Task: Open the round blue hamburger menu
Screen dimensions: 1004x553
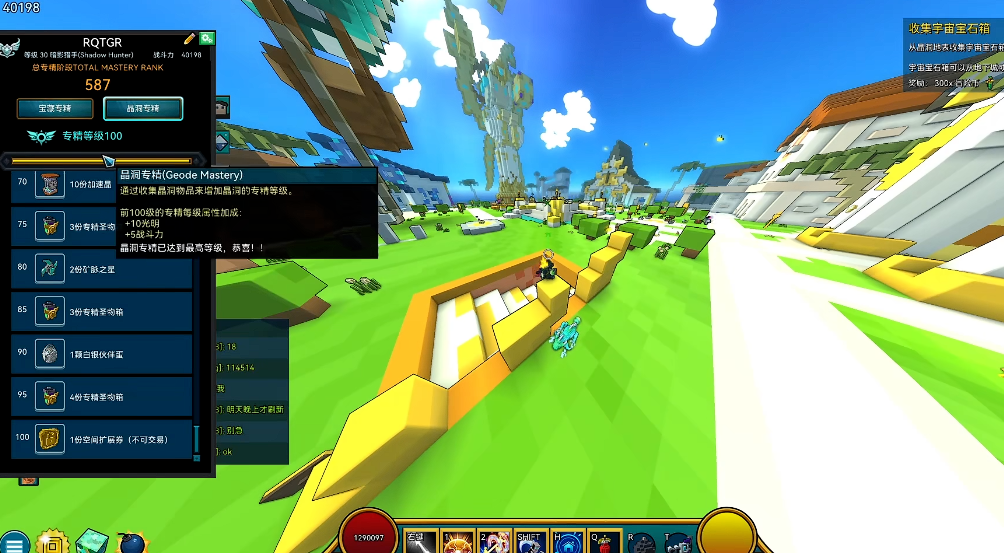Action: point(15,543)
